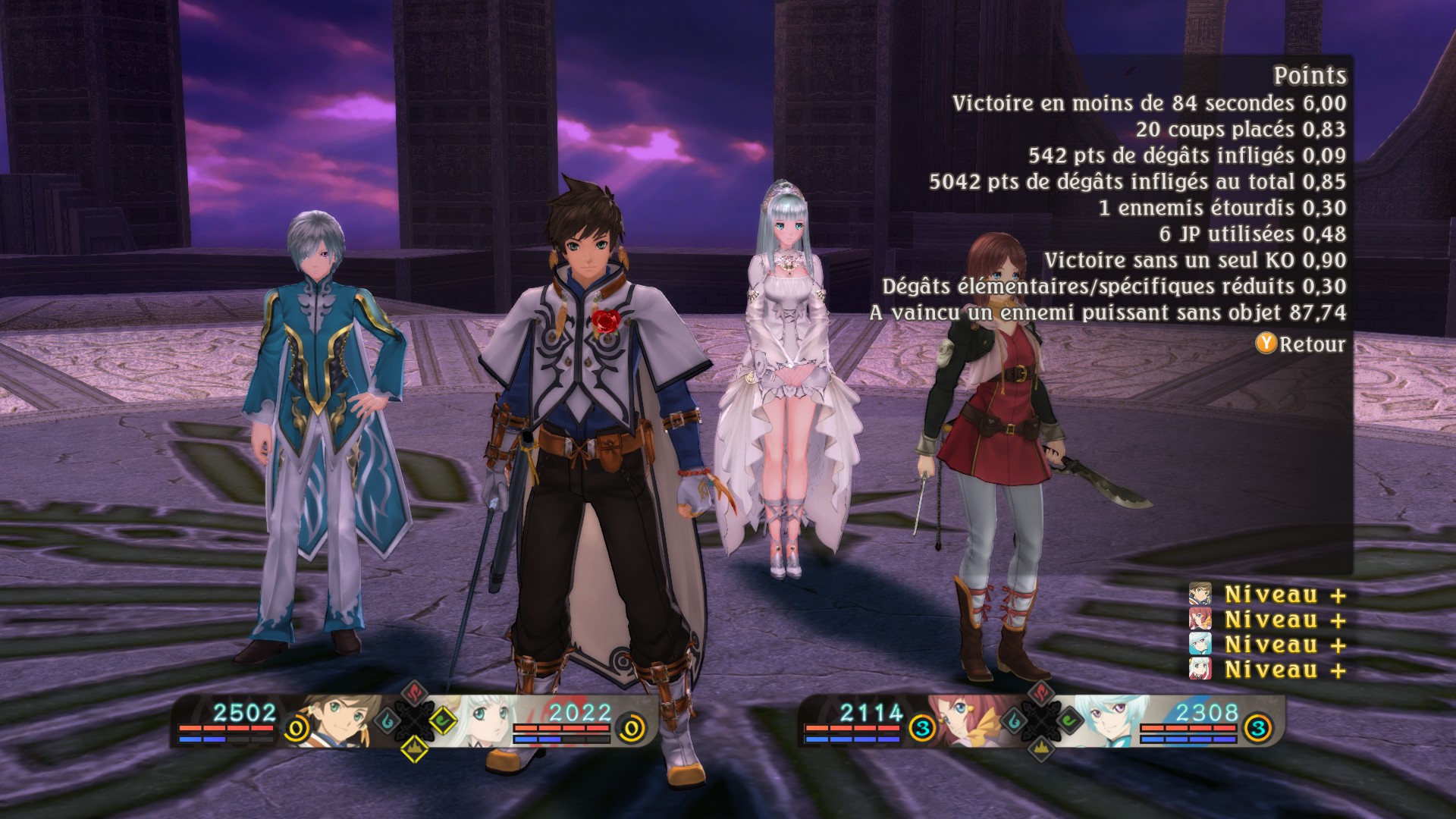Screen dimensions: 1456x819
Task: Choose the red fire diamond above Sorey's seraph selector
Action: pyautogui.click(x=413, y=693)
